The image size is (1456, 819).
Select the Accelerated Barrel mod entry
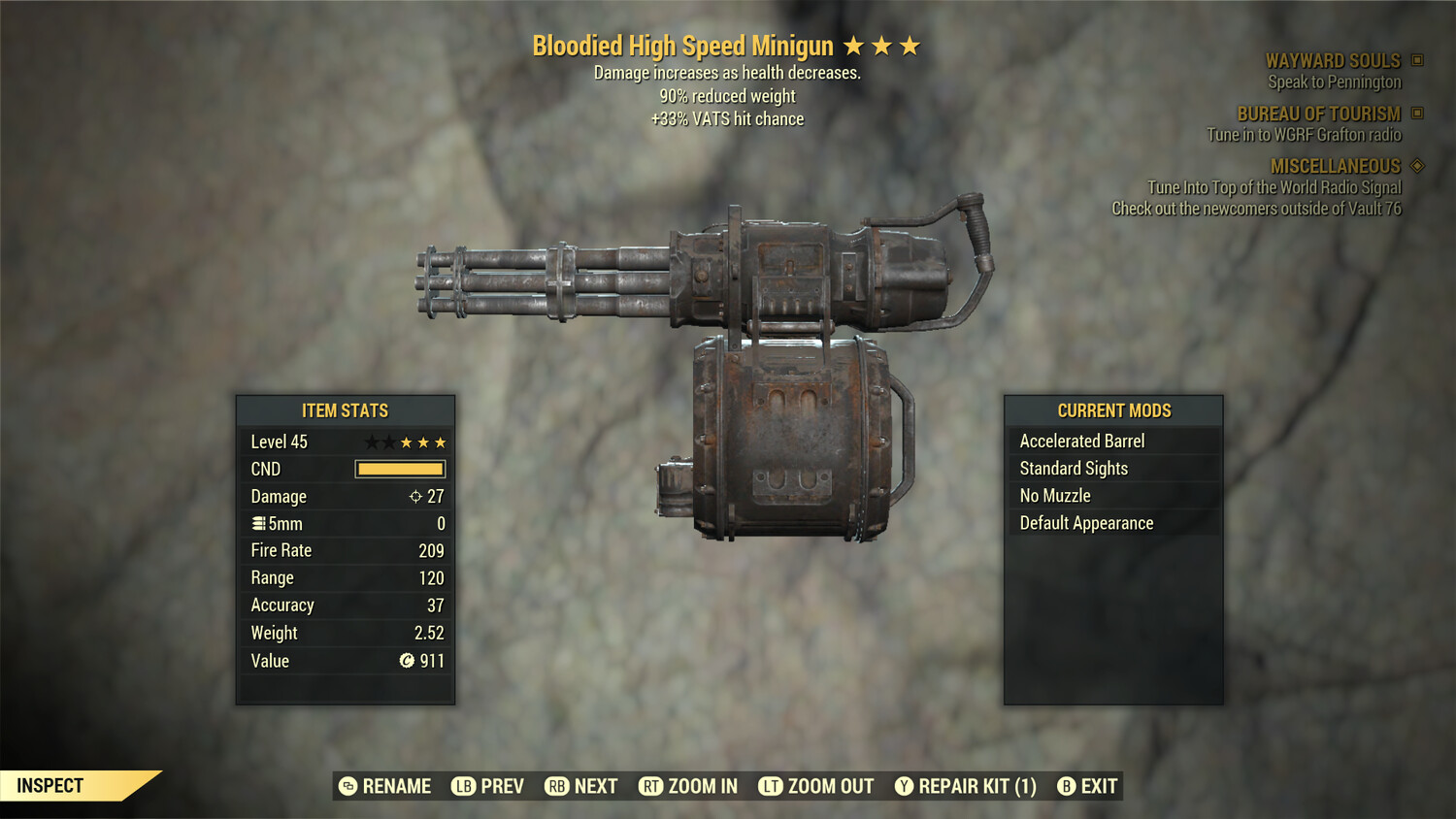coord(1082,441)
